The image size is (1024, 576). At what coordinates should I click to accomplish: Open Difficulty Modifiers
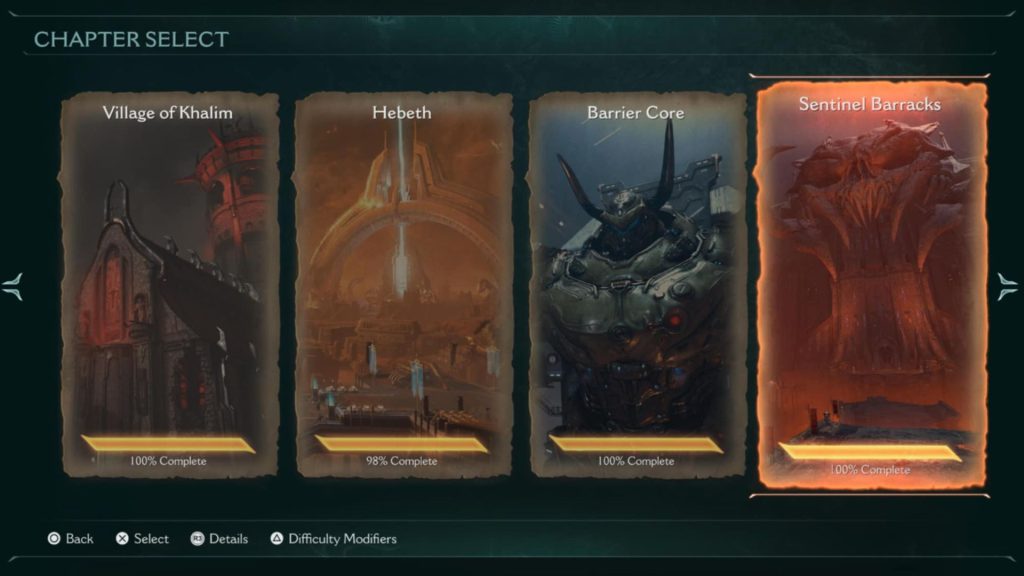point(333,539)
